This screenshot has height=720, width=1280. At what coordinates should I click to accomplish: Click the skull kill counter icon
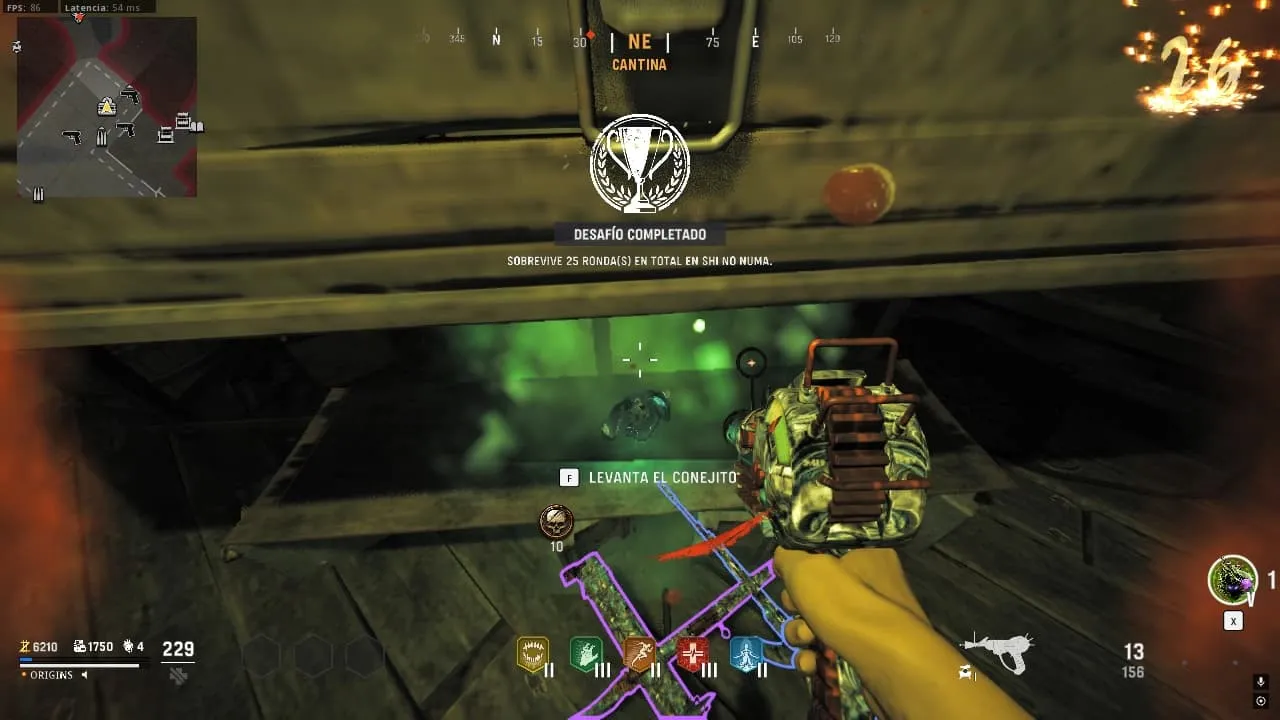click(x=556, y=522)
